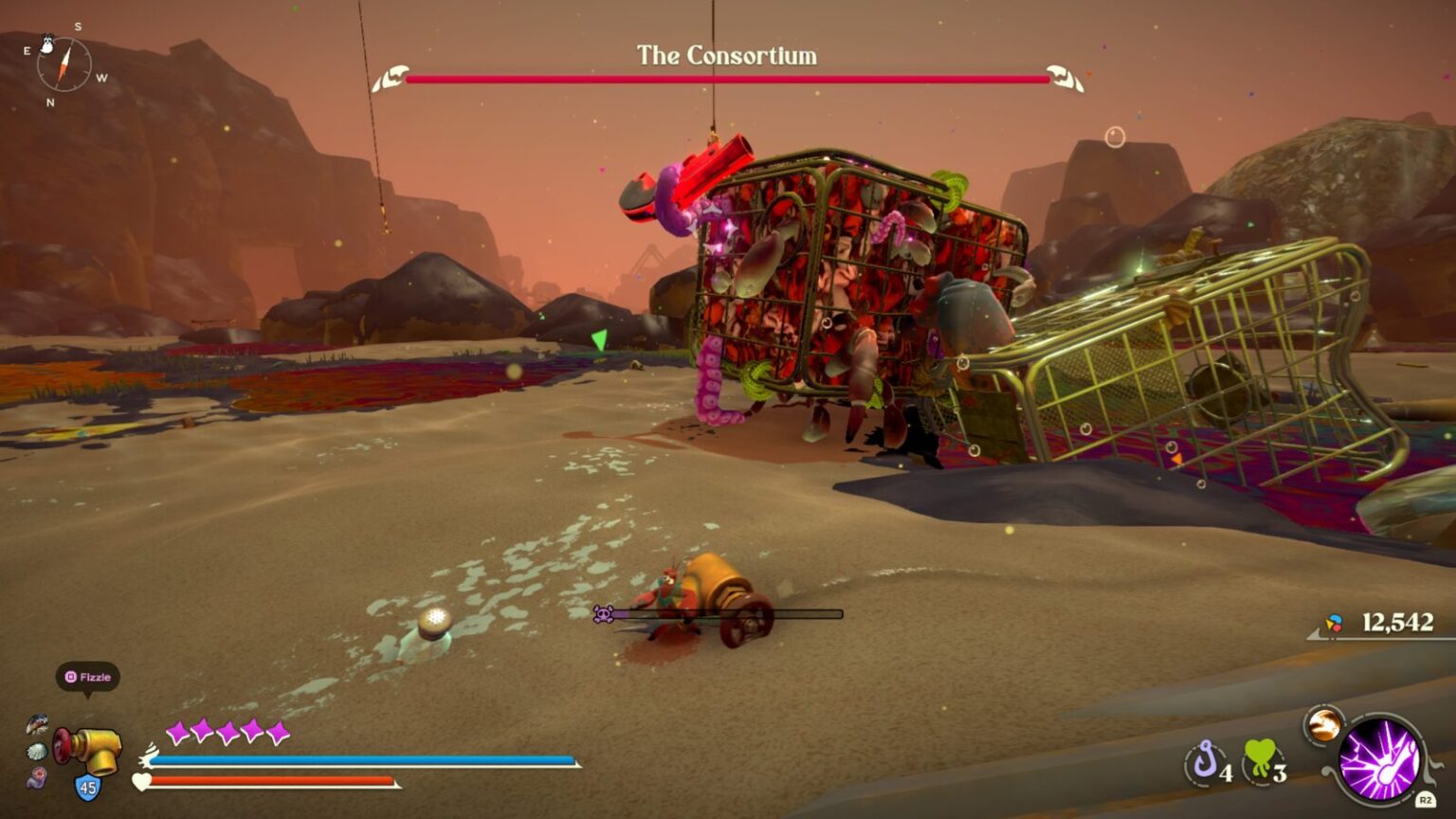This screenshot has width=1456, height=819.
Task: Select the scallop shell equipment icon
Action: tap(36, 751)
